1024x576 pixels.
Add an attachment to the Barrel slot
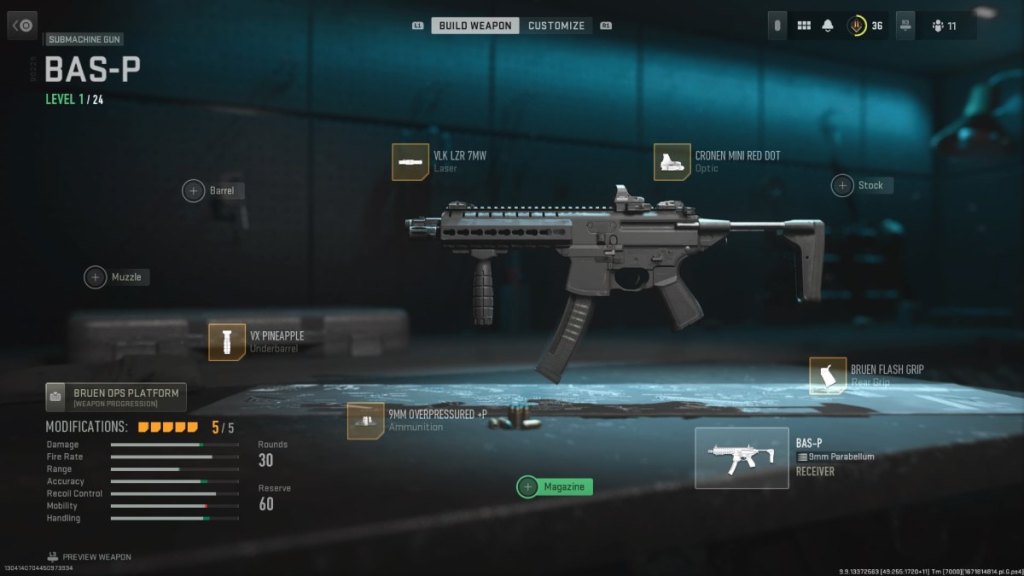coord(194,190)
